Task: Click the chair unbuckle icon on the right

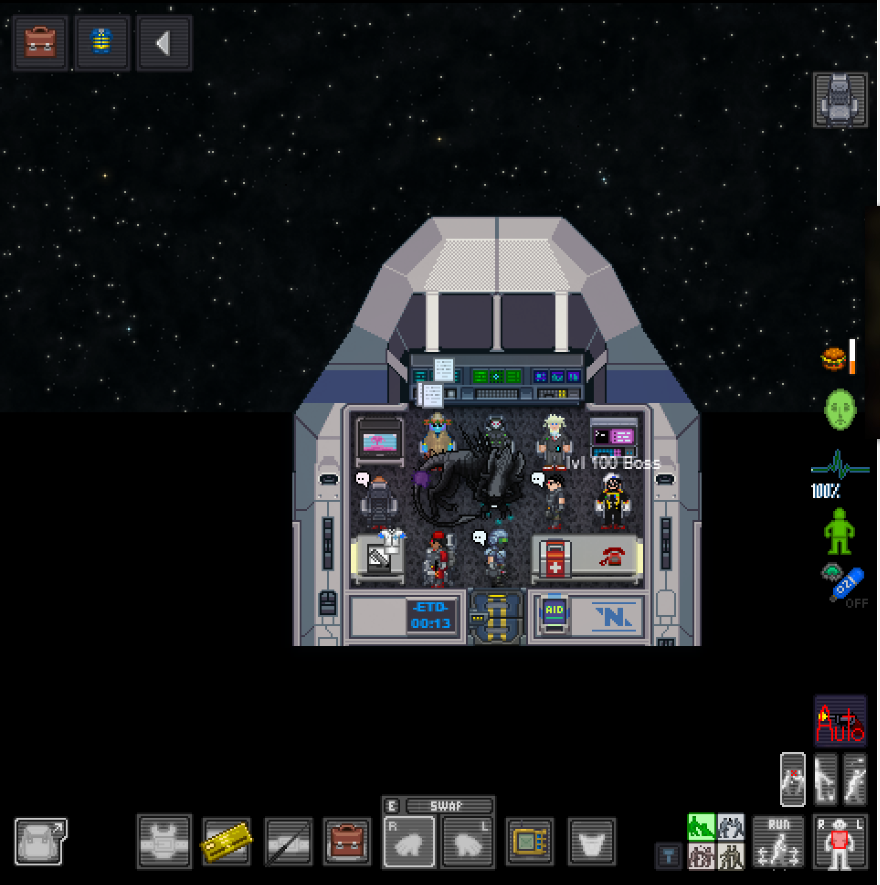Action: click(x=840, y=99)
